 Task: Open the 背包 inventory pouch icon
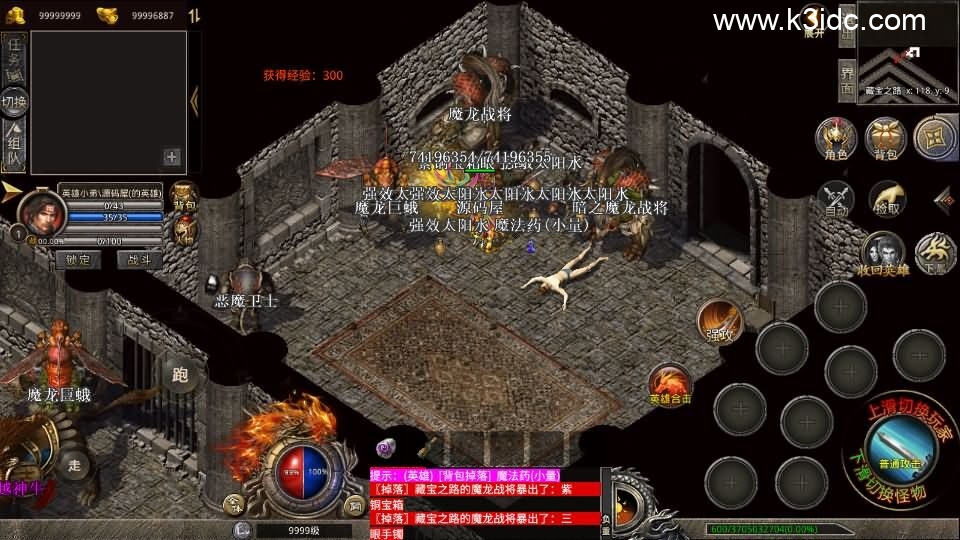click(886, 140)
